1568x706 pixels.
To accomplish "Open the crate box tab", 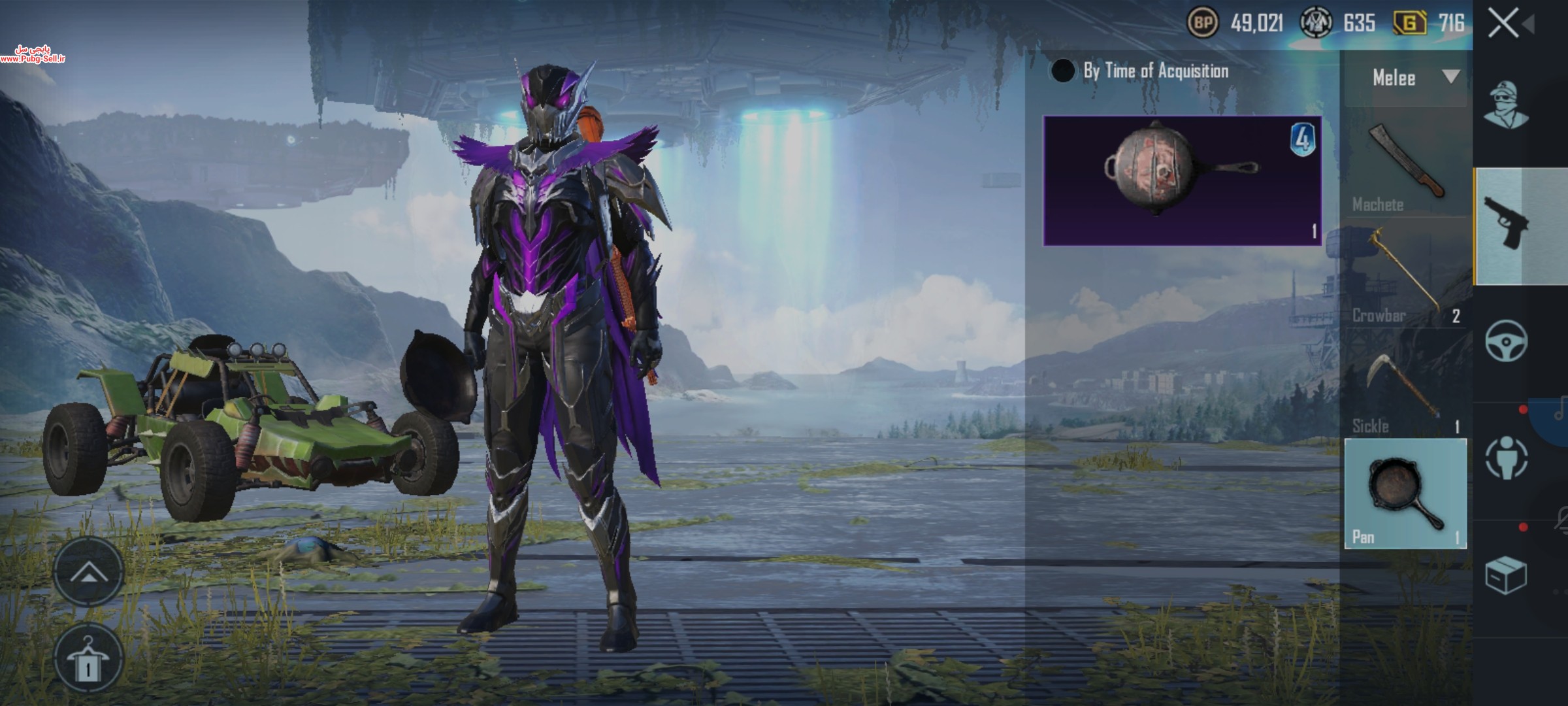I will [x=1506, y=575].
